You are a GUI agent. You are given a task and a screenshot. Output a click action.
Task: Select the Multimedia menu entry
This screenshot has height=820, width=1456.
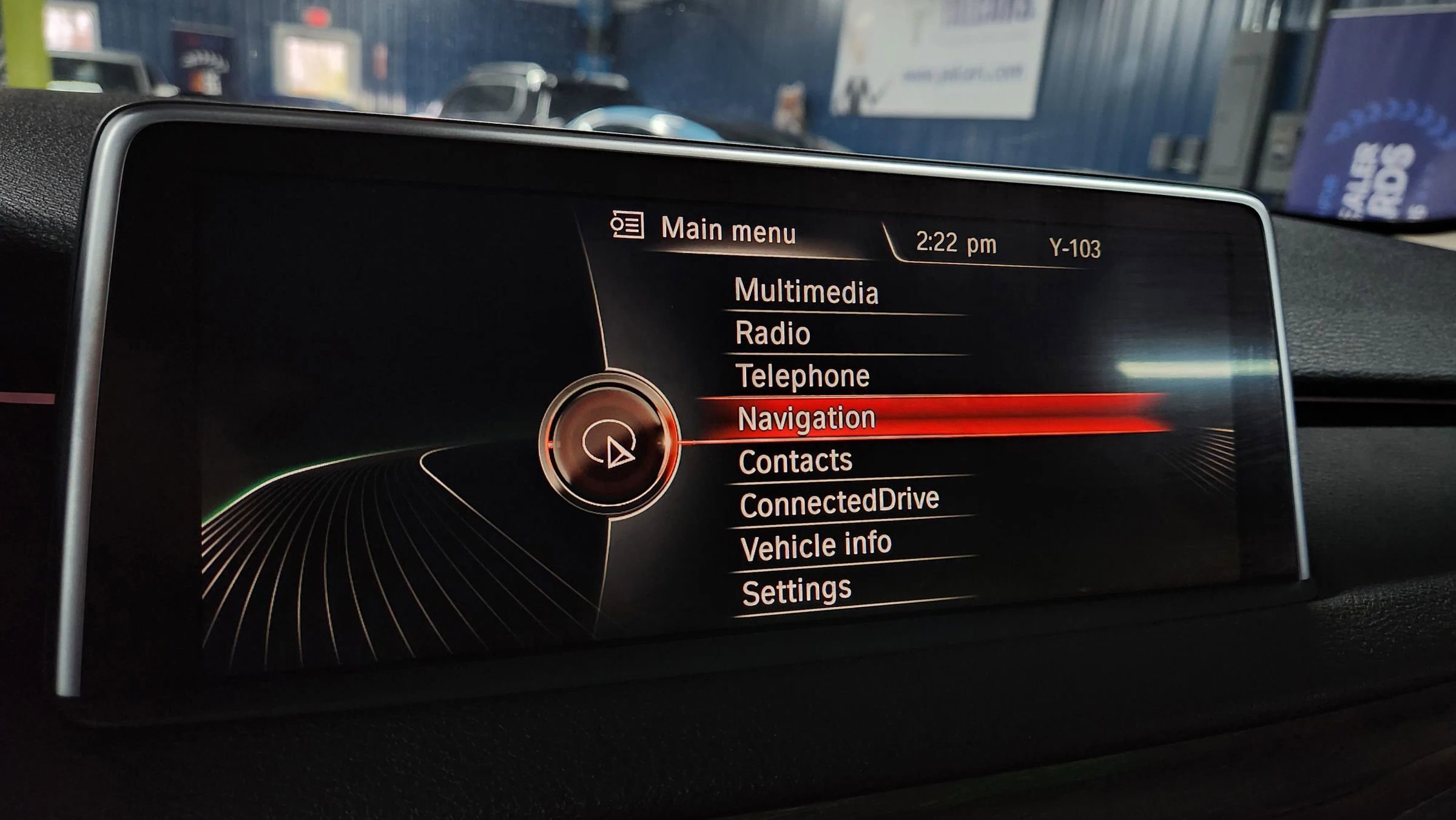click(807, 291)
